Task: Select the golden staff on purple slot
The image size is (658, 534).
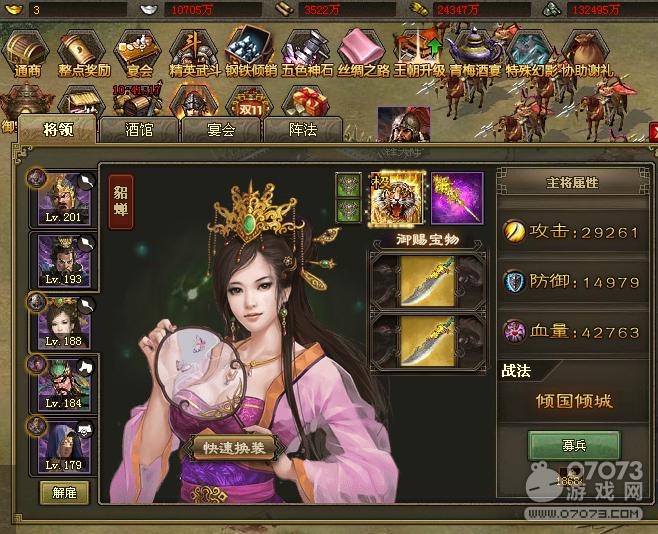Action: 456,197
